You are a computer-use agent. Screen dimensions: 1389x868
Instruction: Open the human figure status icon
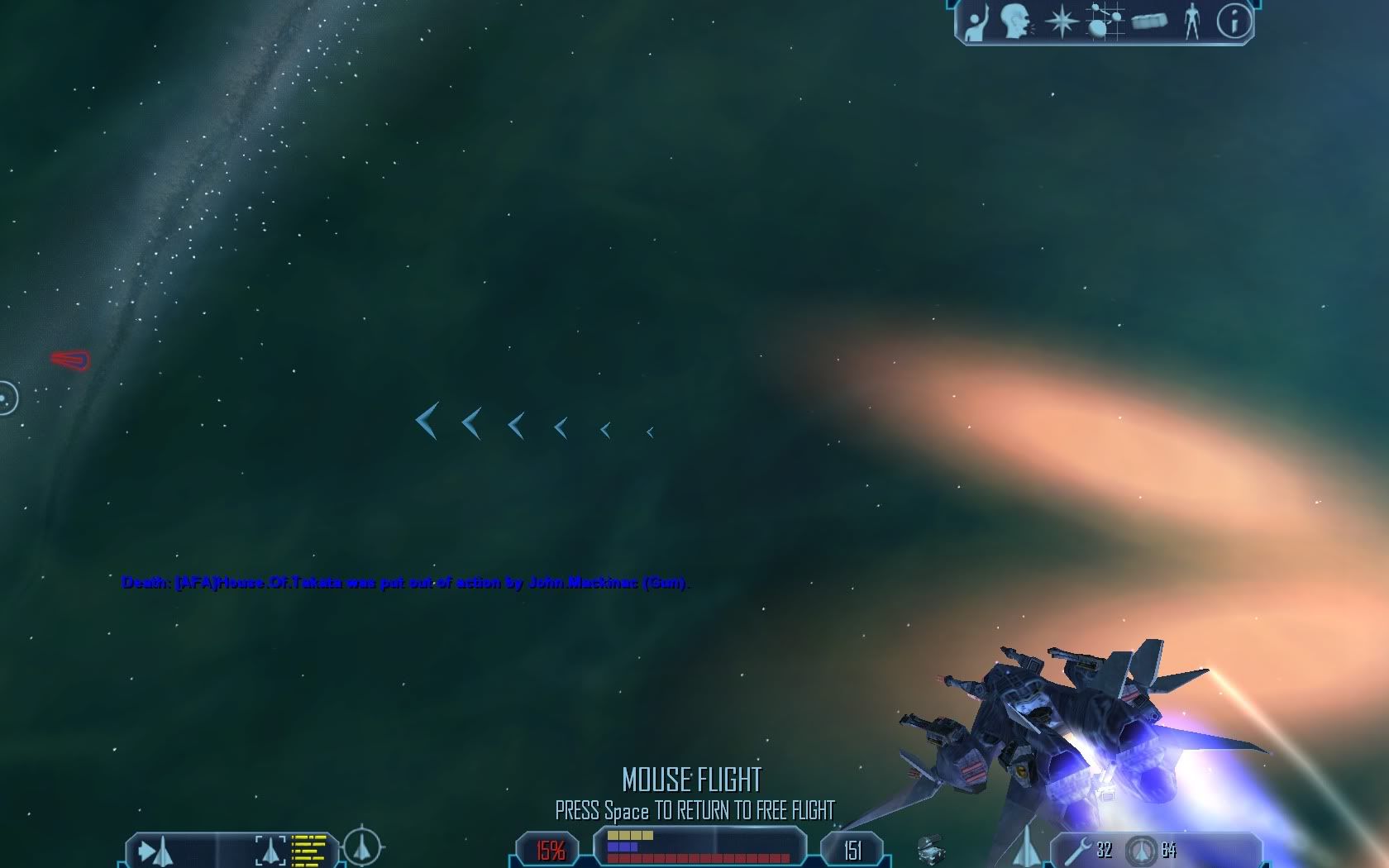point(1191,21)
